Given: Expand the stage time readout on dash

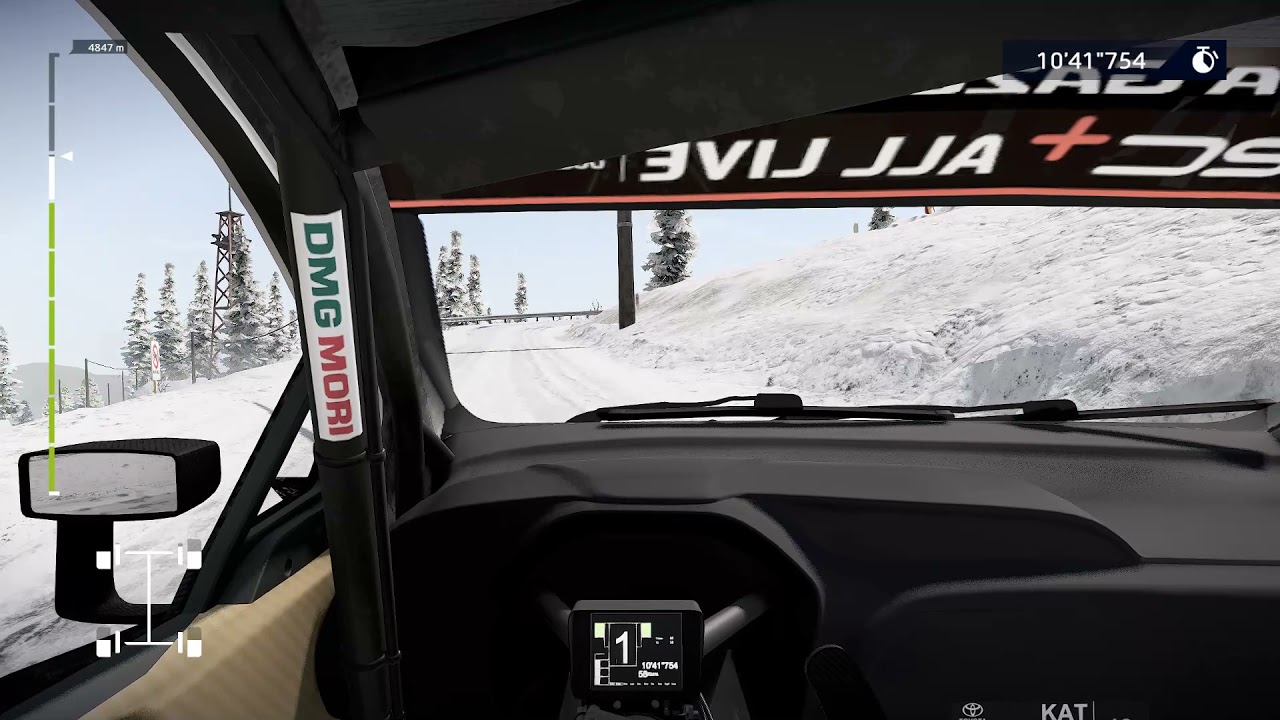Looking at the screenshot, I should click(660, 666).
